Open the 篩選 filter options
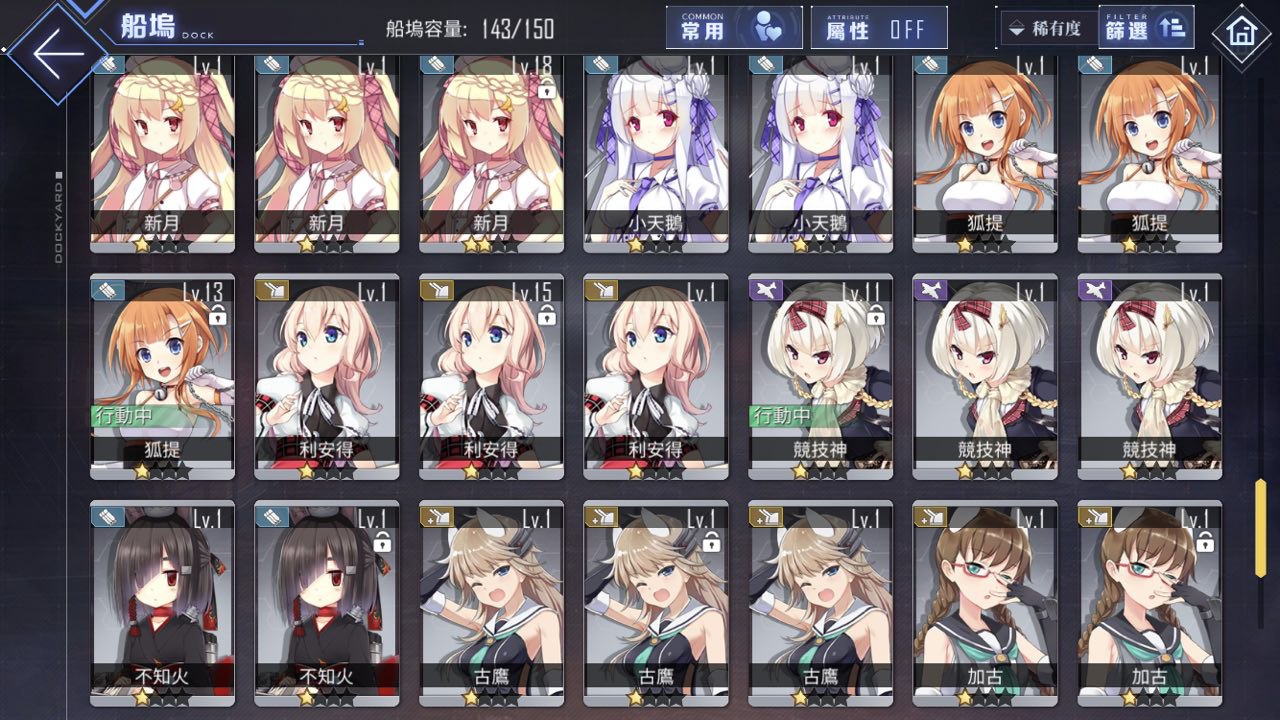 [1145, 28]
